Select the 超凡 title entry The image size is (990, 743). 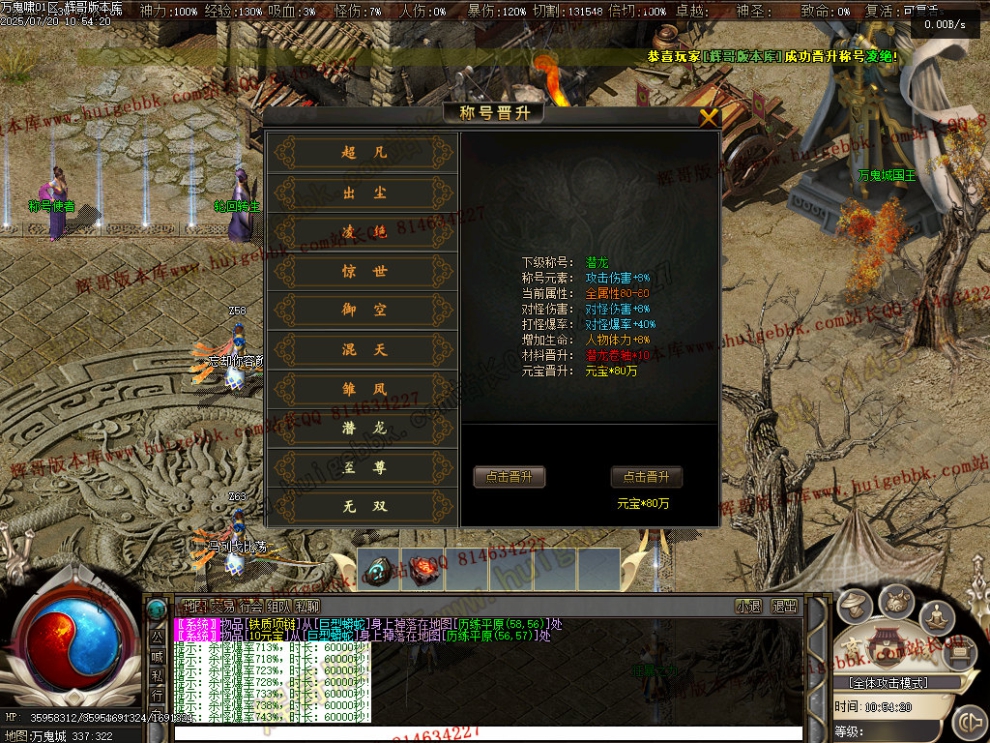(363, 153)
